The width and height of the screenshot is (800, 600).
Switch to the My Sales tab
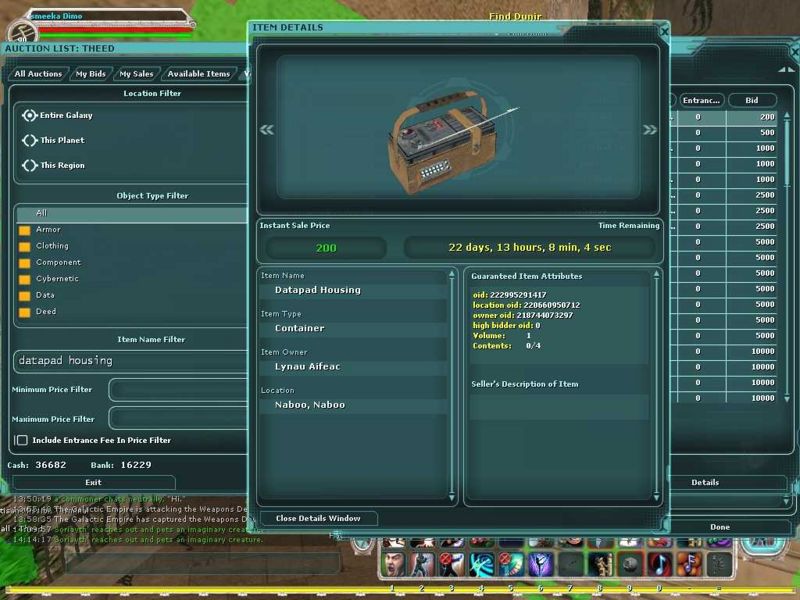[x=136, y=74]
